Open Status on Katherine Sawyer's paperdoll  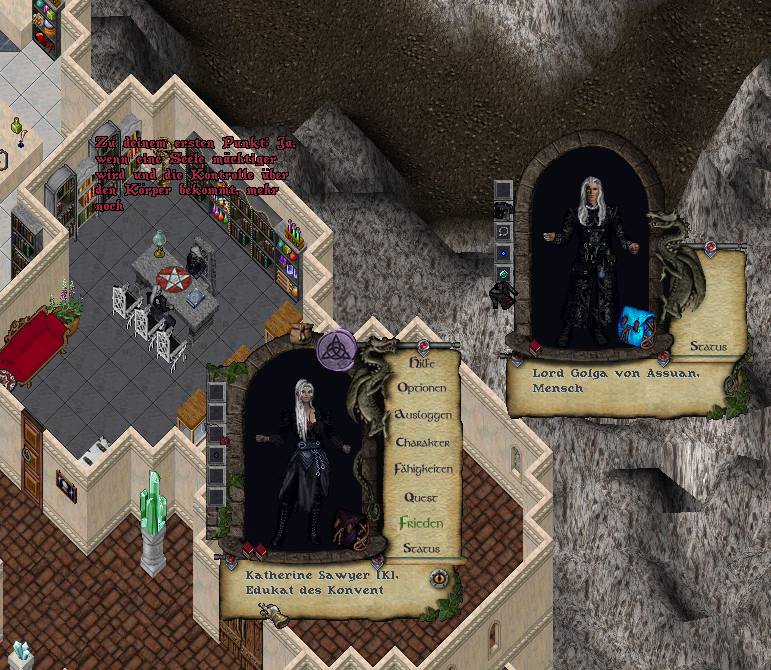tap(421, 549)
